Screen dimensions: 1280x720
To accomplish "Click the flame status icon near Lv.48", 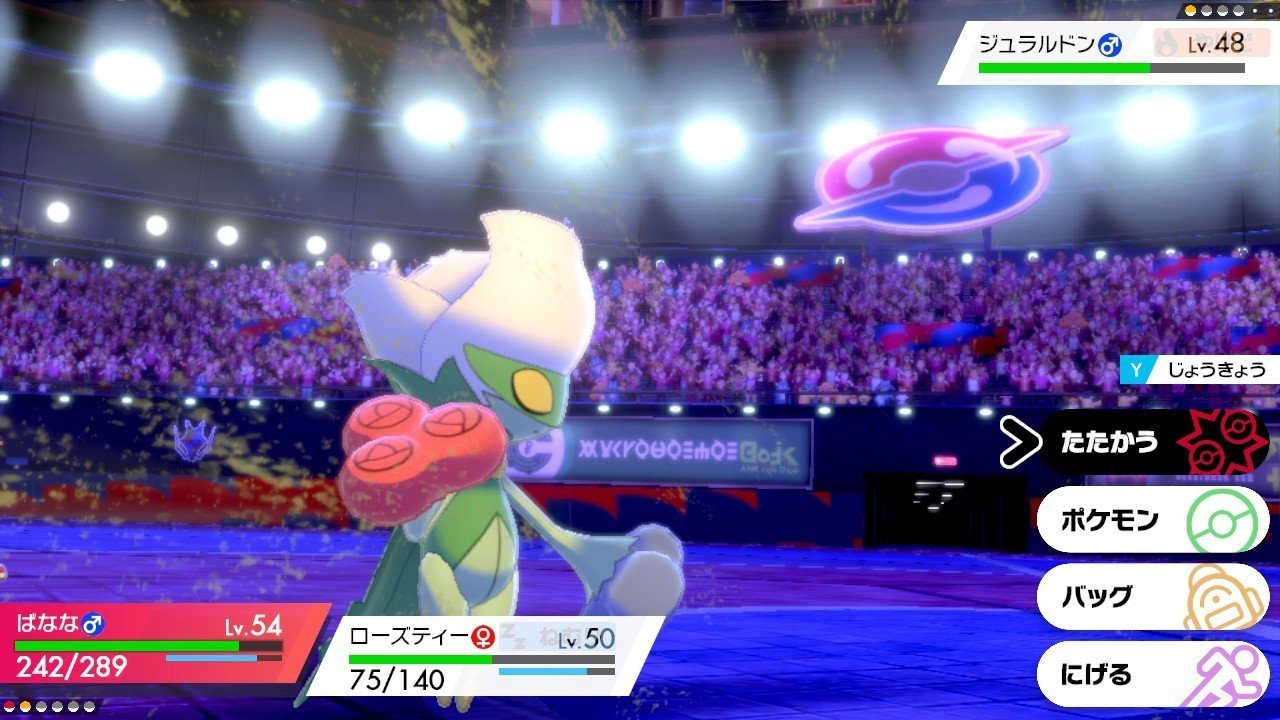I will point(1166,42).
